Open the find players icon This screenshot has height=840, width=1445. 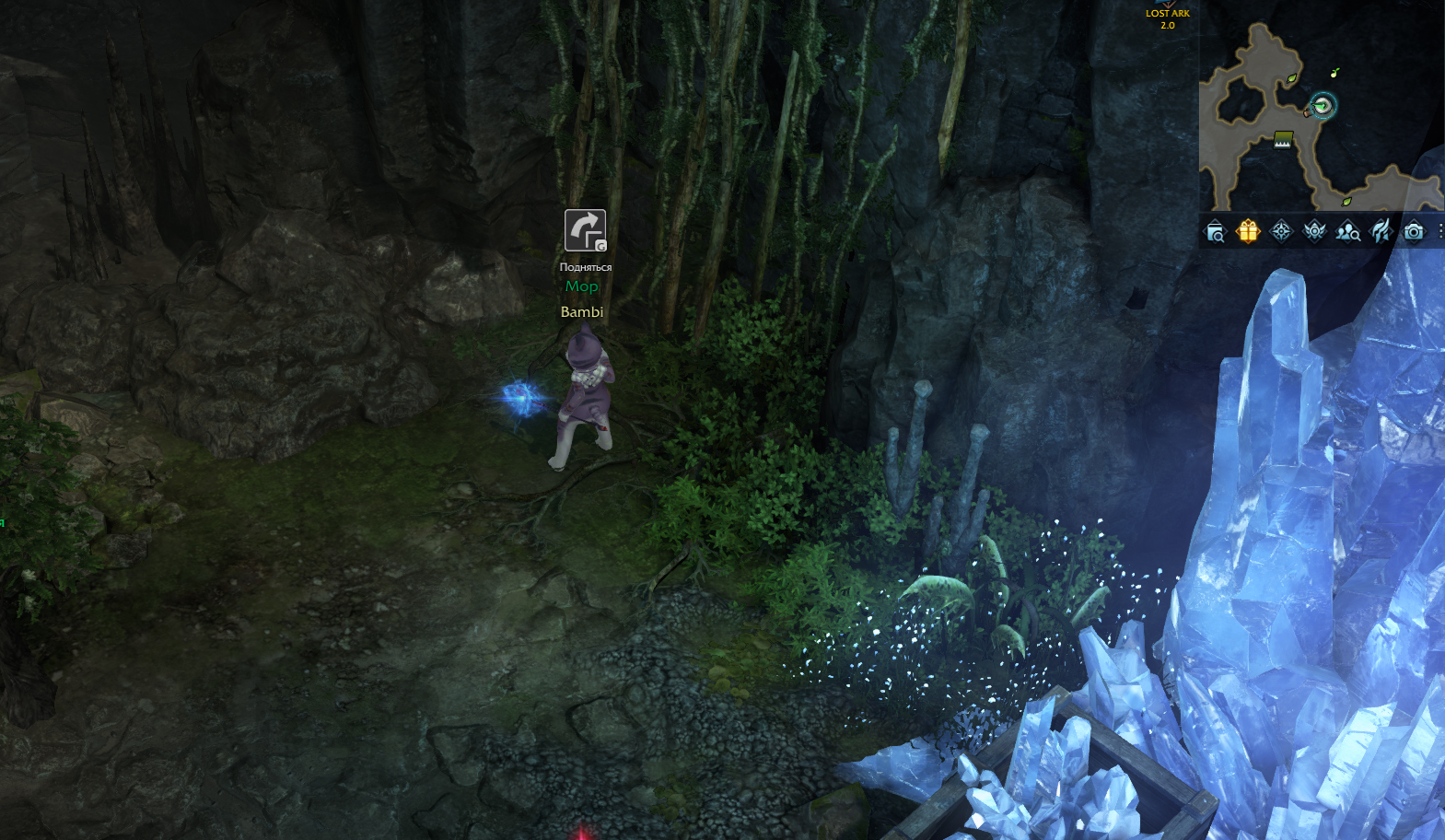tap(1347, 232)
